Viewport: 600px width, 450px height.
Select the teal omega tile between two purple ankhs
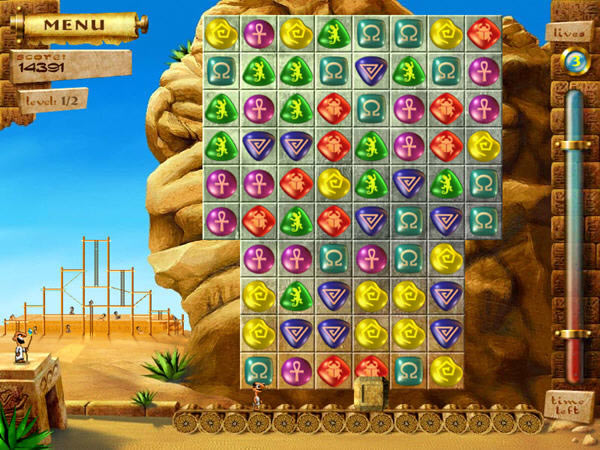pyautogui.click(x=332, y=258)
